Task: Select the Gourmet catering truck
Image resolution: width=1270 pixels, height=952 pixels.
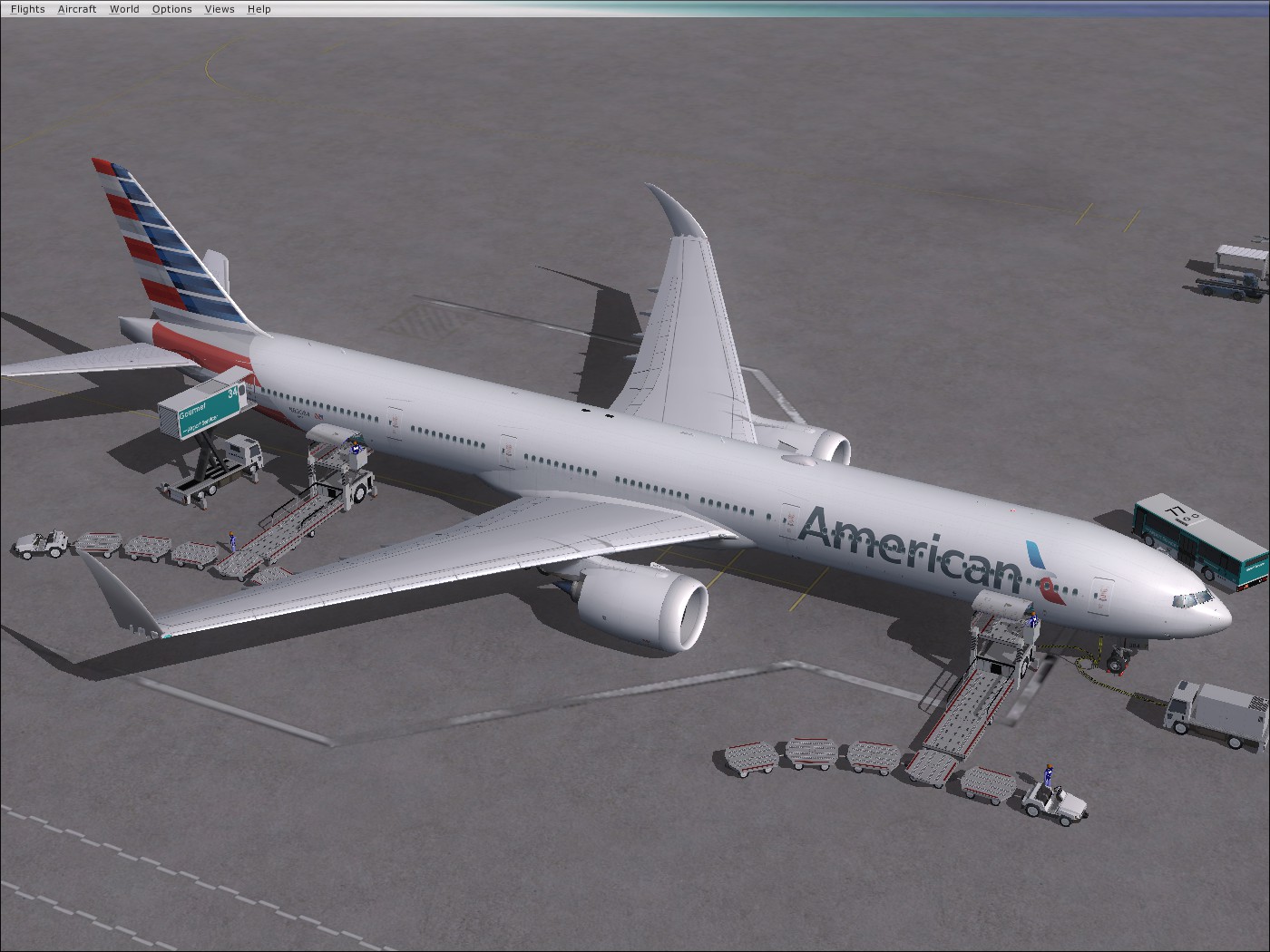Action: (204, 413)
